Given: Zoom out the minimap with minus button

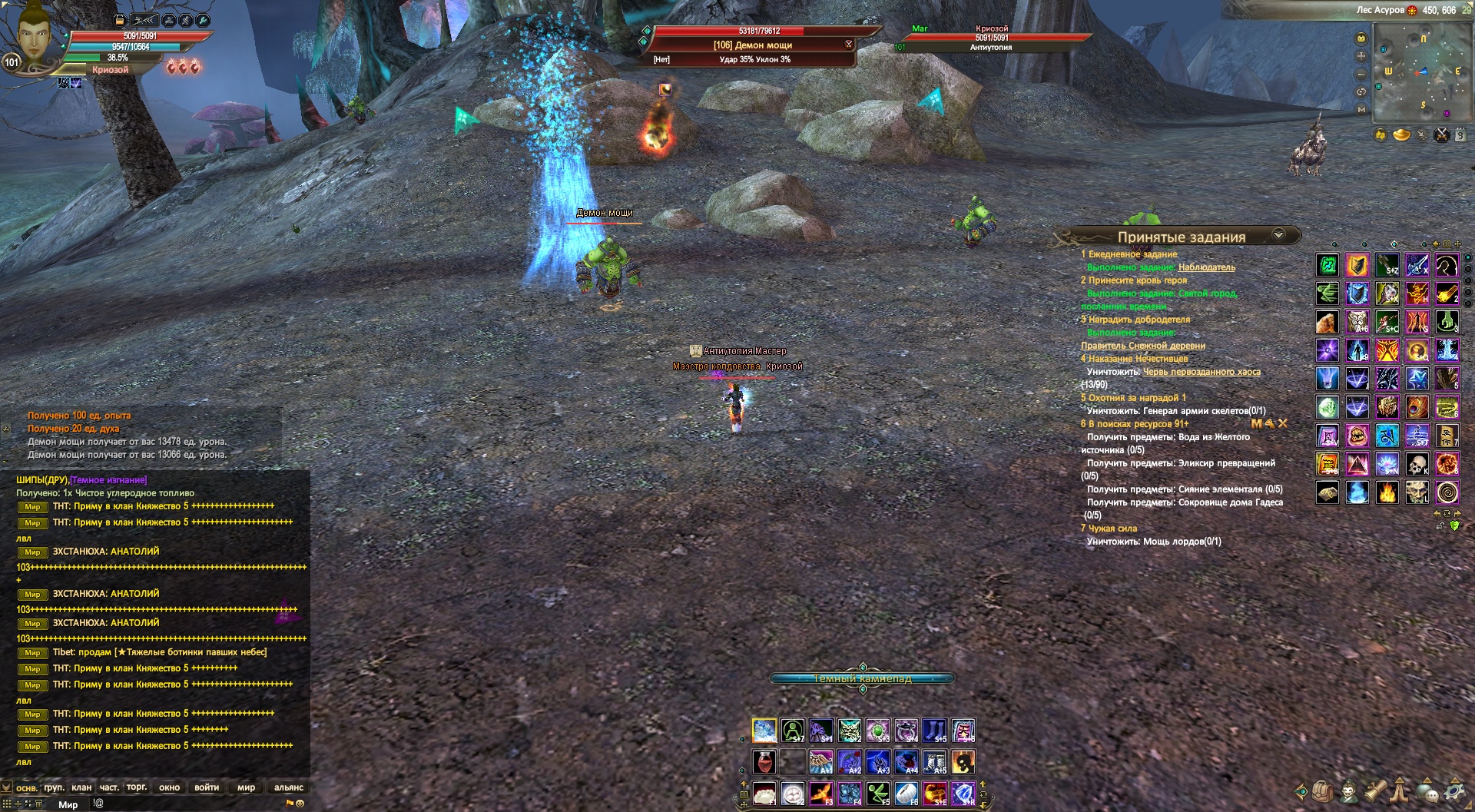Looking at the screenshot, I should [1361, 75].
